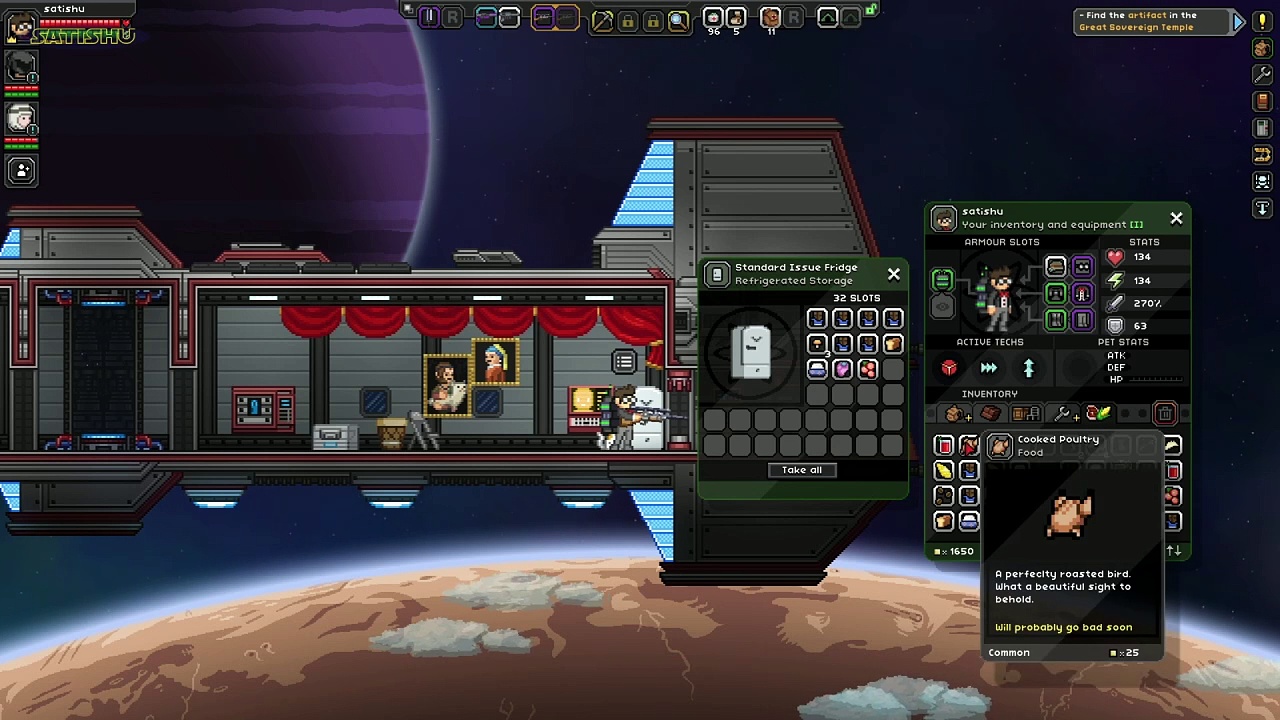The height and width of the screenshot is (720, 1280).
Task: Take all items from the fridge
Action: point(801,470)
